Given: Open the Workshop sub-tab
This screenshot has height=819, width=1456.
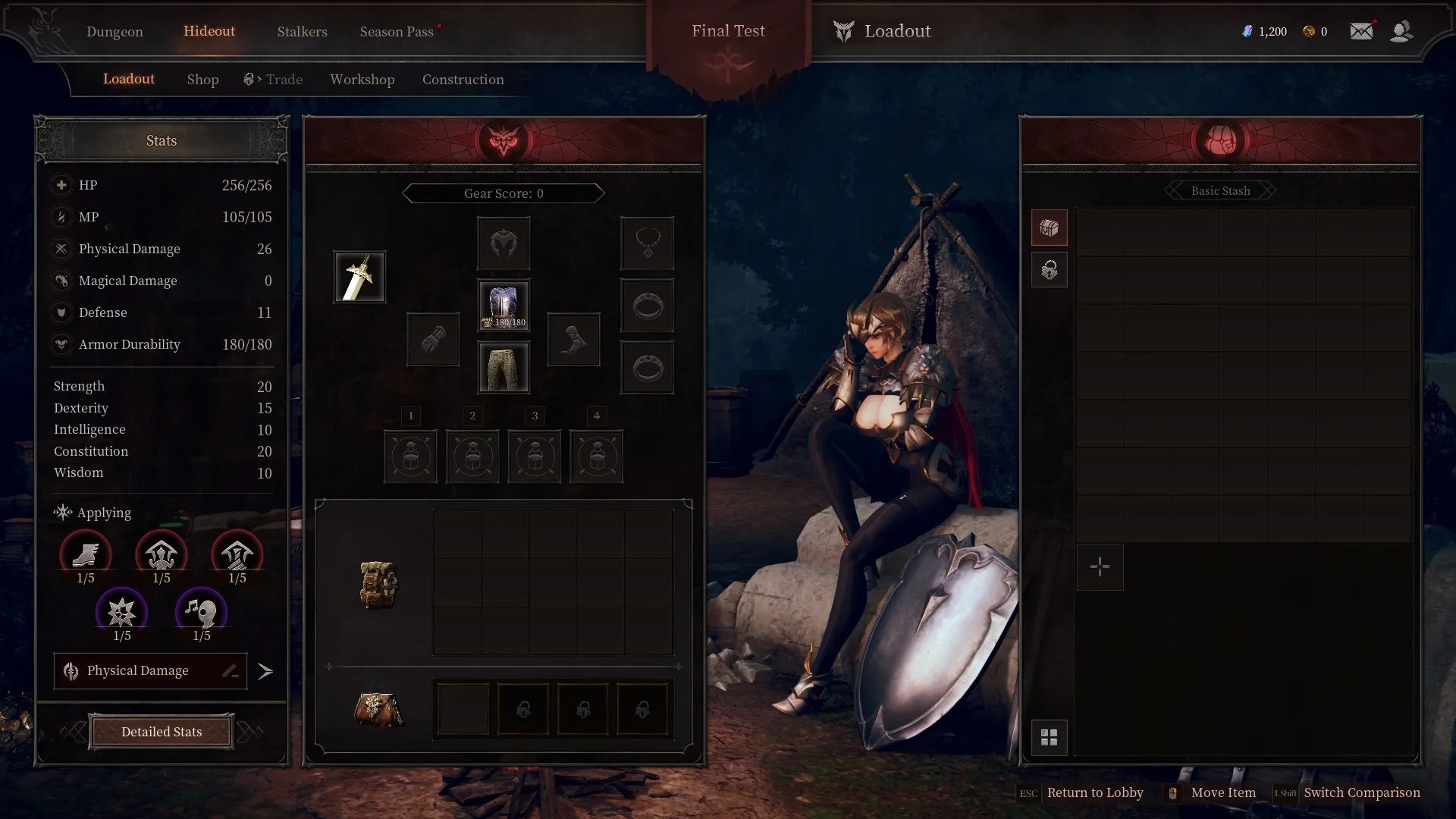Looking at the screenshot, I should (362, 80).
